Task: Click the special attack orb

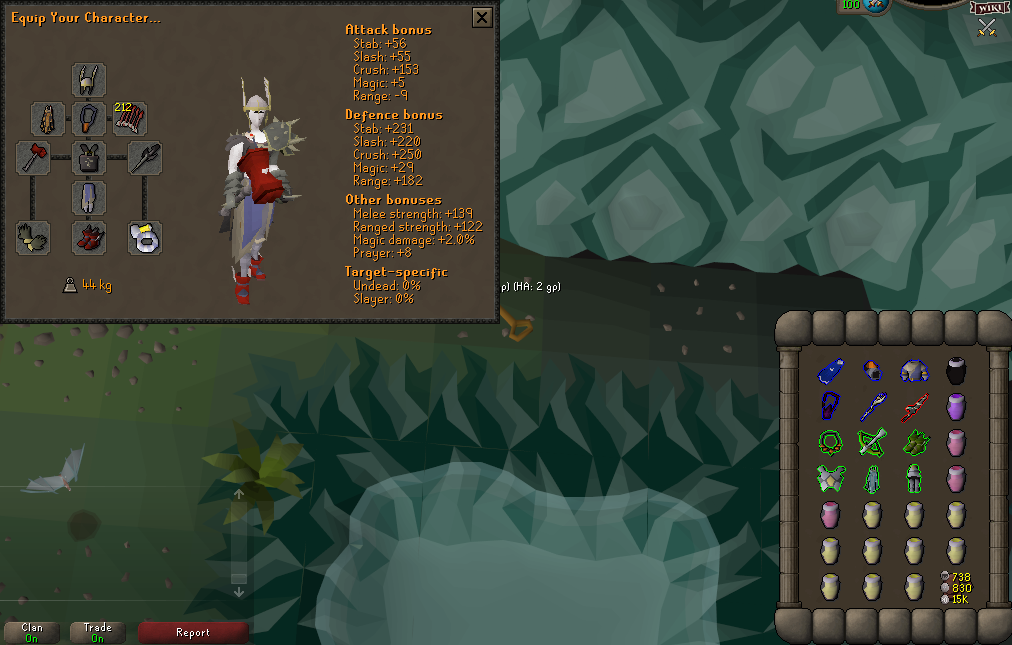Action: coord(878,5)
